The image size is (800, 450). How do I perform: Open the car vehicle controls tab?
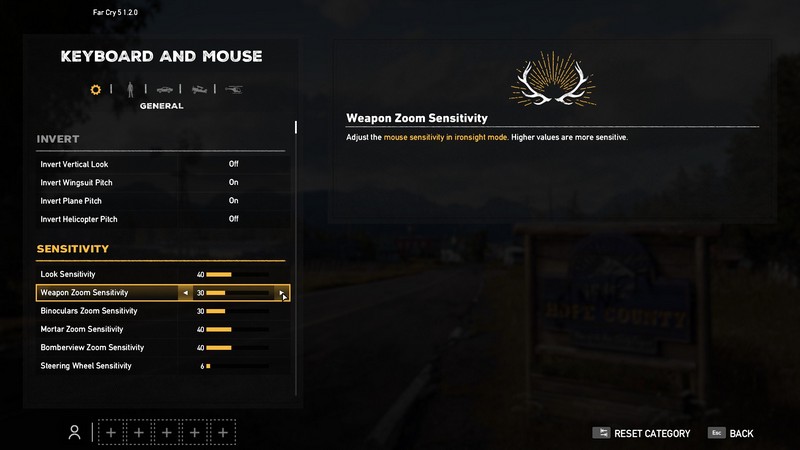coord(164,90)
